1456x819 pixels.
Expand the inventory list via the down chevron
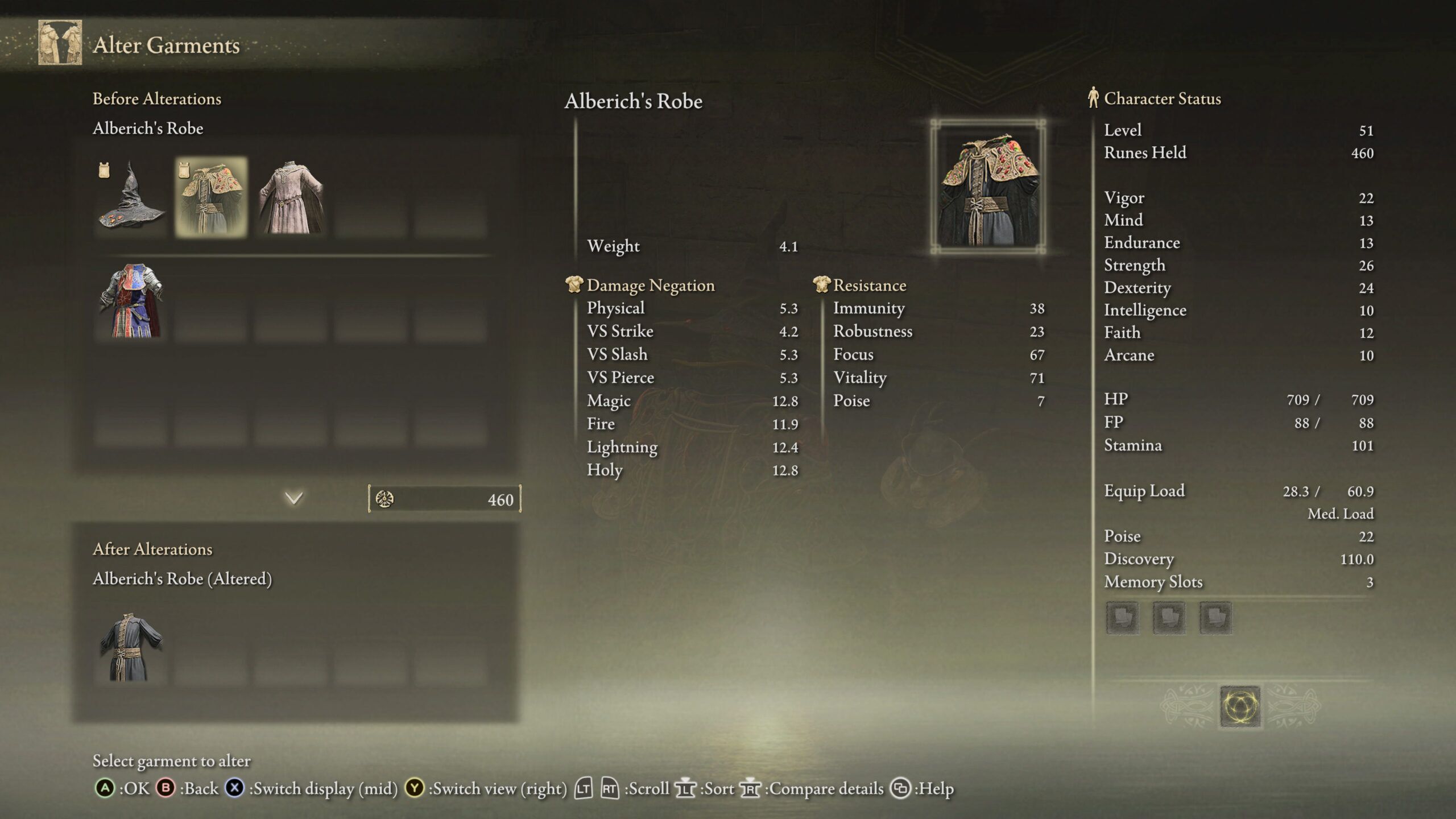292,497
